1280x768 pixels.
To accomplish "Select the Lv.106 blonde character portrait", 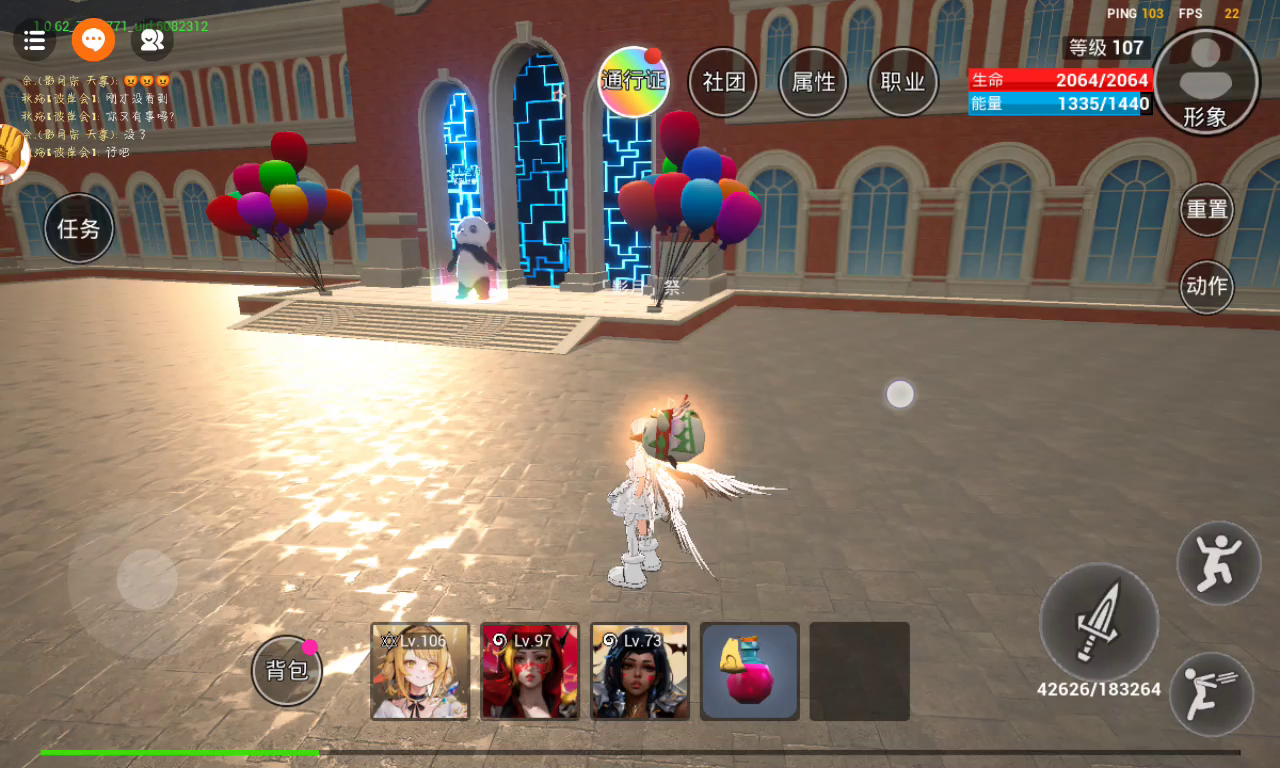I will [x=420, y=671].
